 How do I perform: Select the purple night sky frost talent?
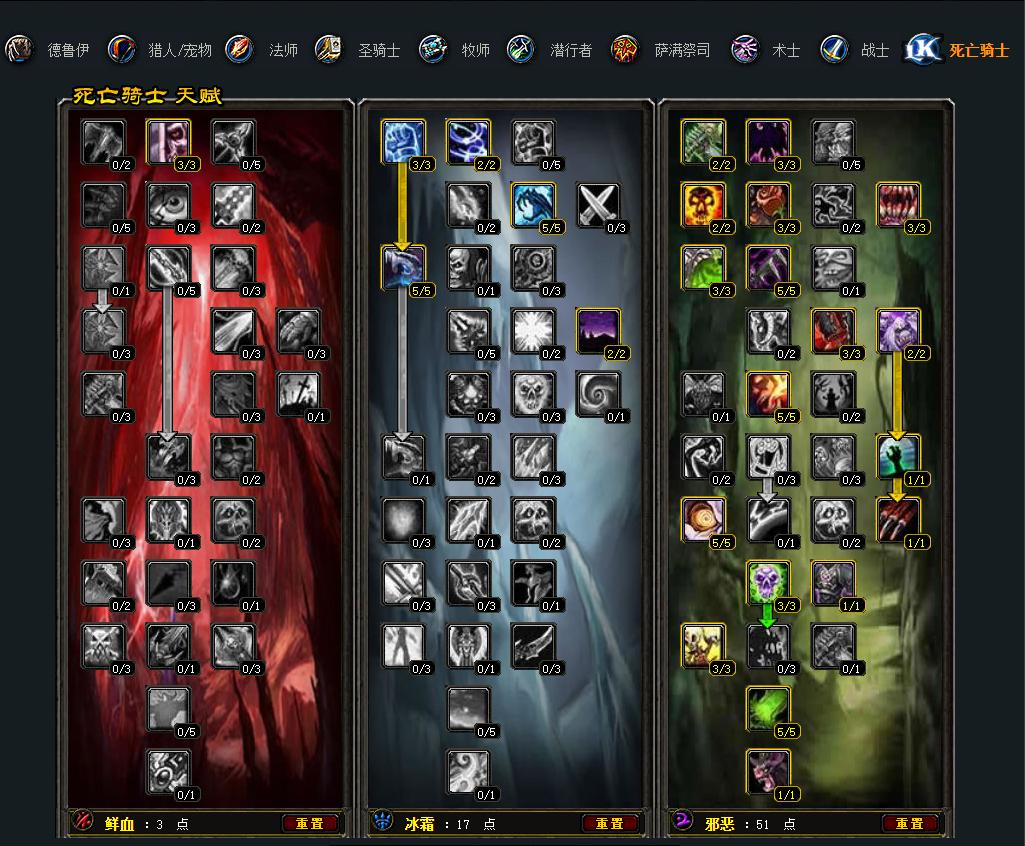598,331
